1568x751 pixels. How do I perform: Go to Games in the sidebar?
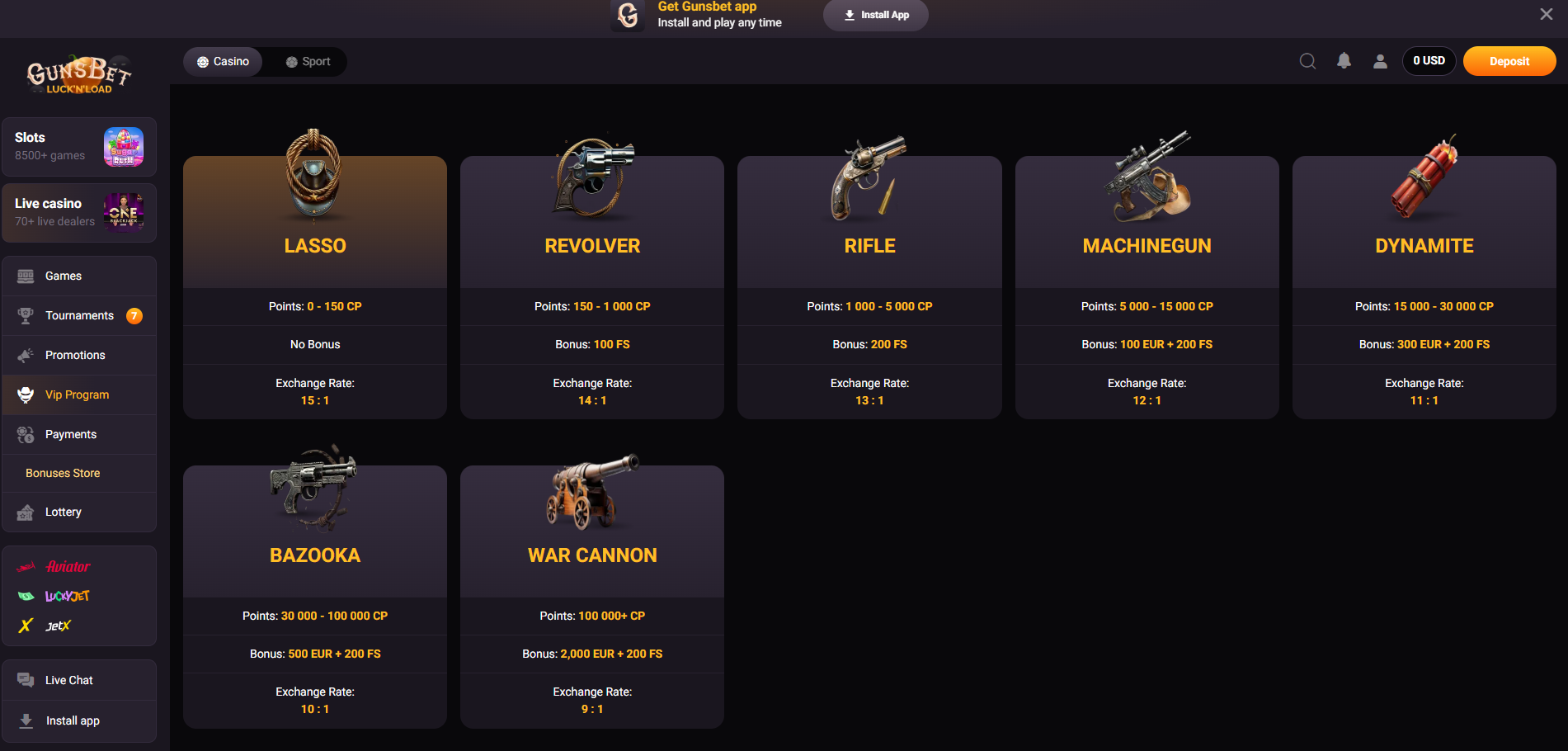[64, 276]
